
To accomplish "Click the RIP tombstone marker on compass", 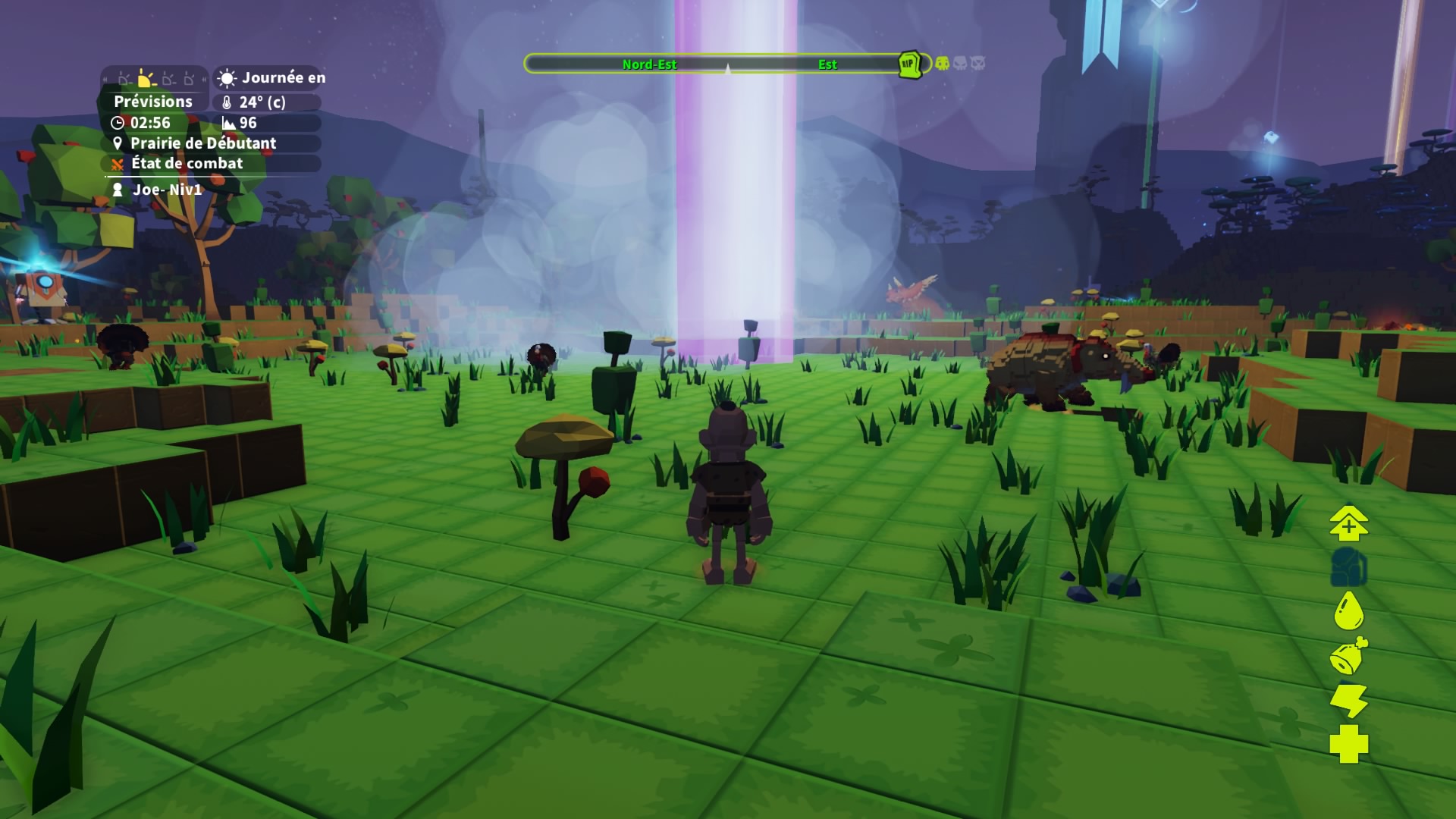I will coord(909,64).
